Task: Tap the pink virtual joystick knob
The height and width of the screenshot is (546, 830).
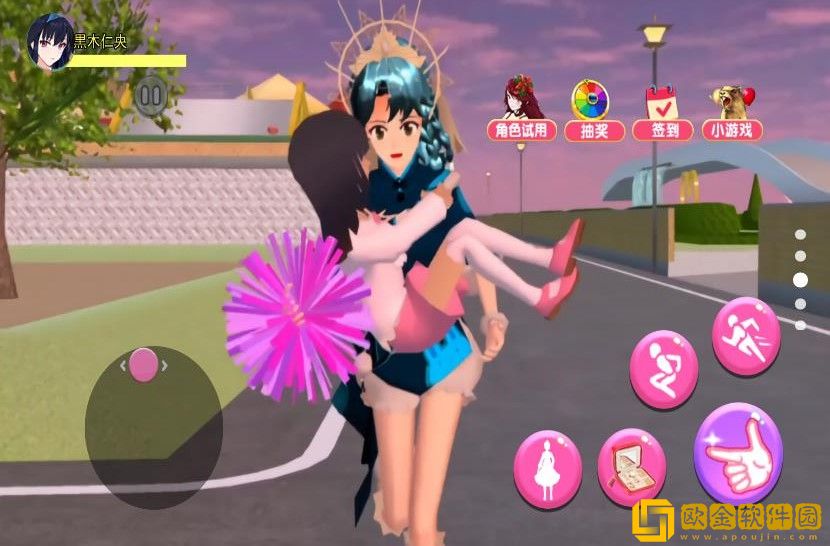Action: point(143,363)
